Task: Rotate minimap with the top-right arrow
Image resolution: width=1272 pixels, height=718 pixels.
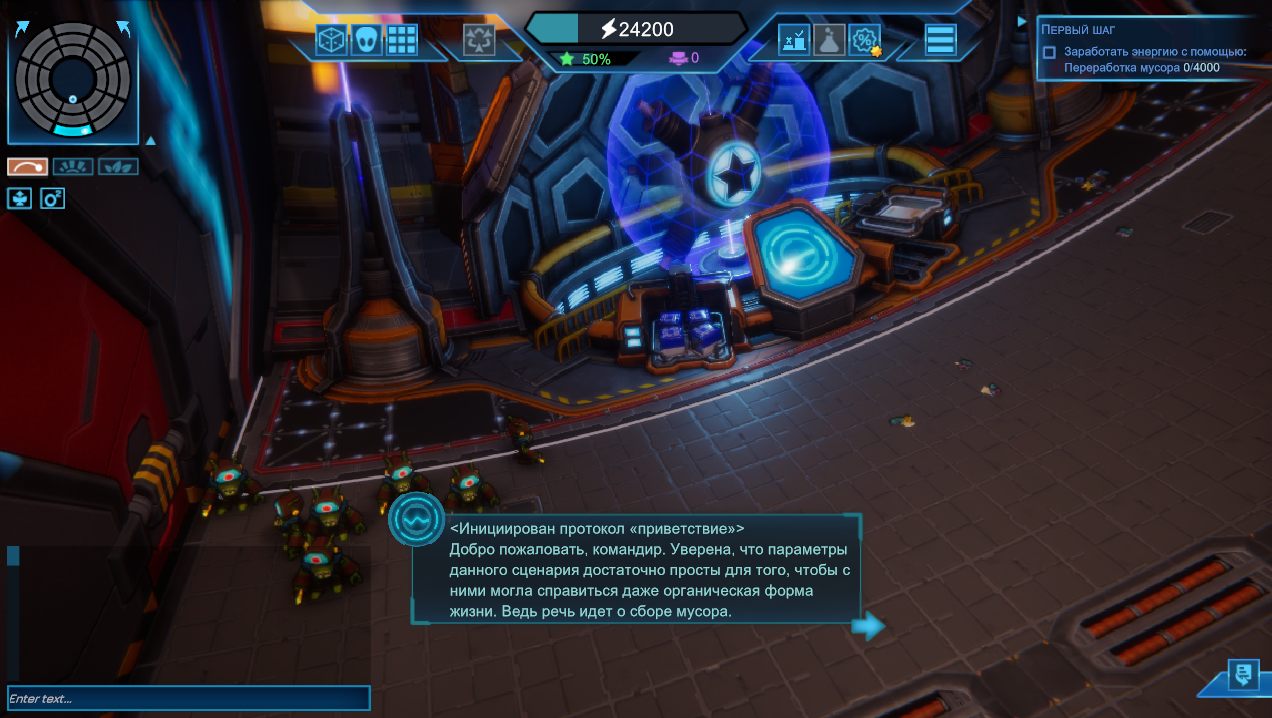Action: [123, 27]
